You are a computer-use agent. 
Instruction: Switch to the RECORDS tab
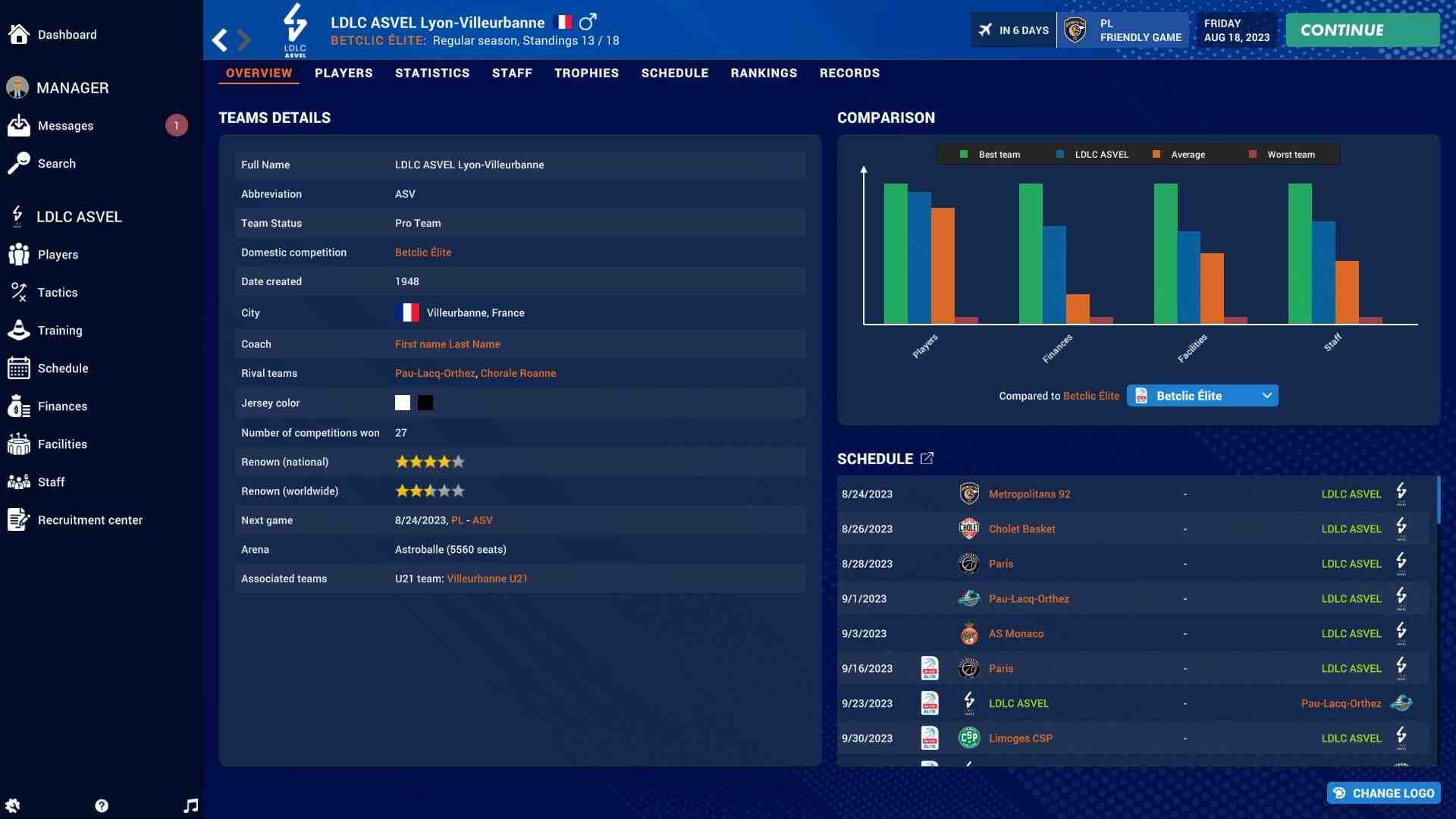849,74
